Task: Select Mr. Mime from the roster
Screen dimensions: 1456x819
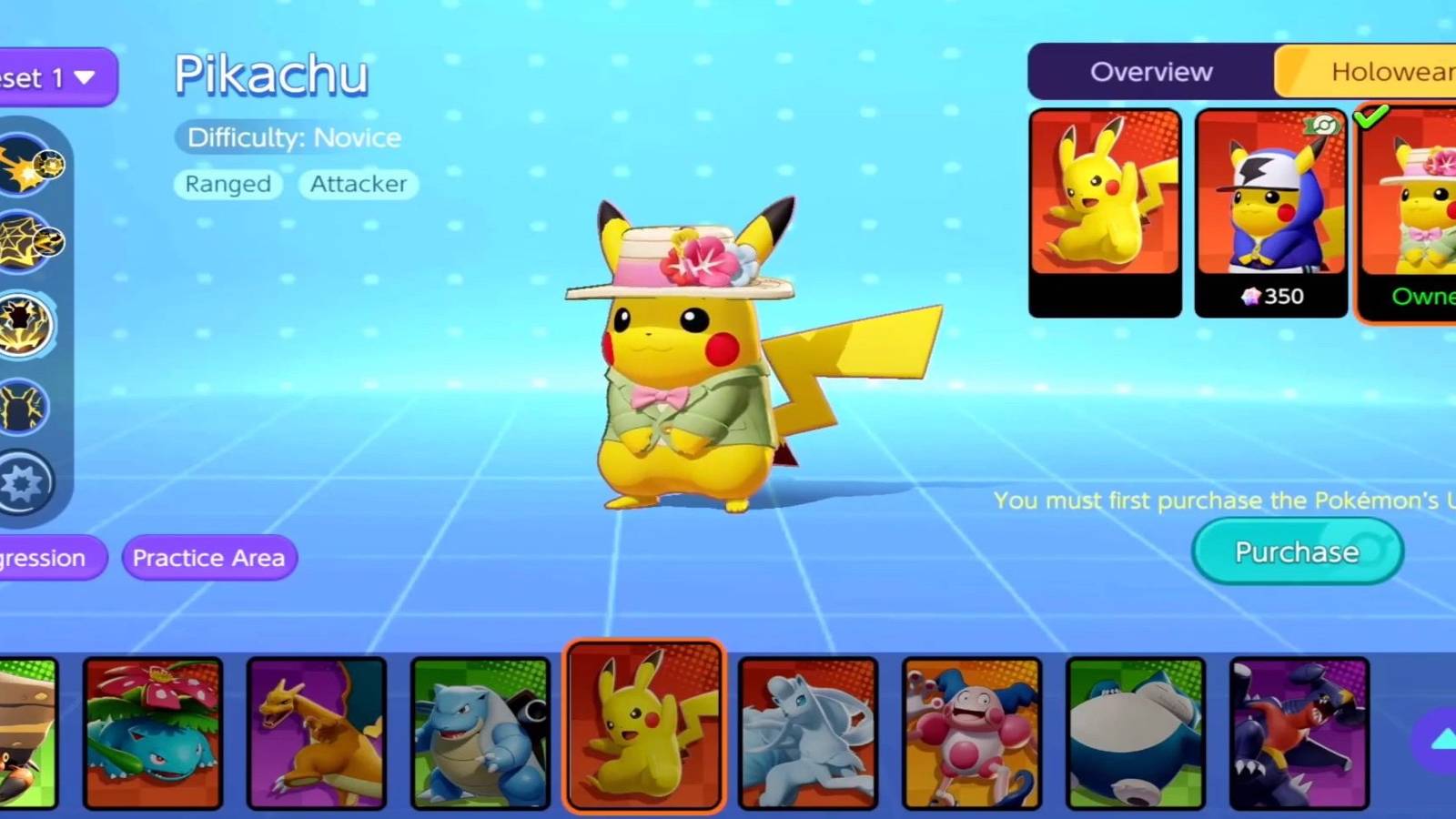Action: point(972,733)
